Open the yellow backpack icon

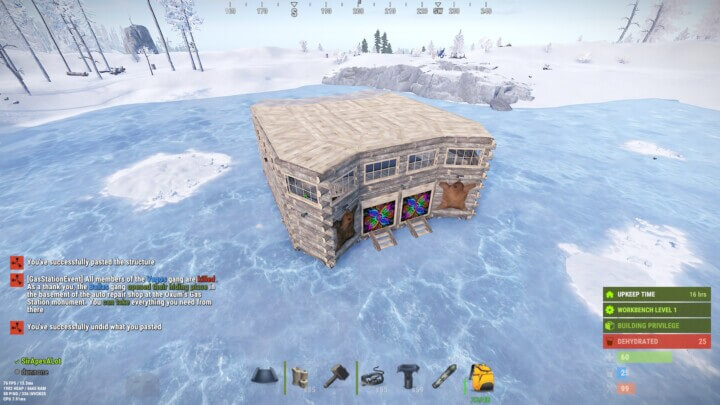[x=482, y=378]
